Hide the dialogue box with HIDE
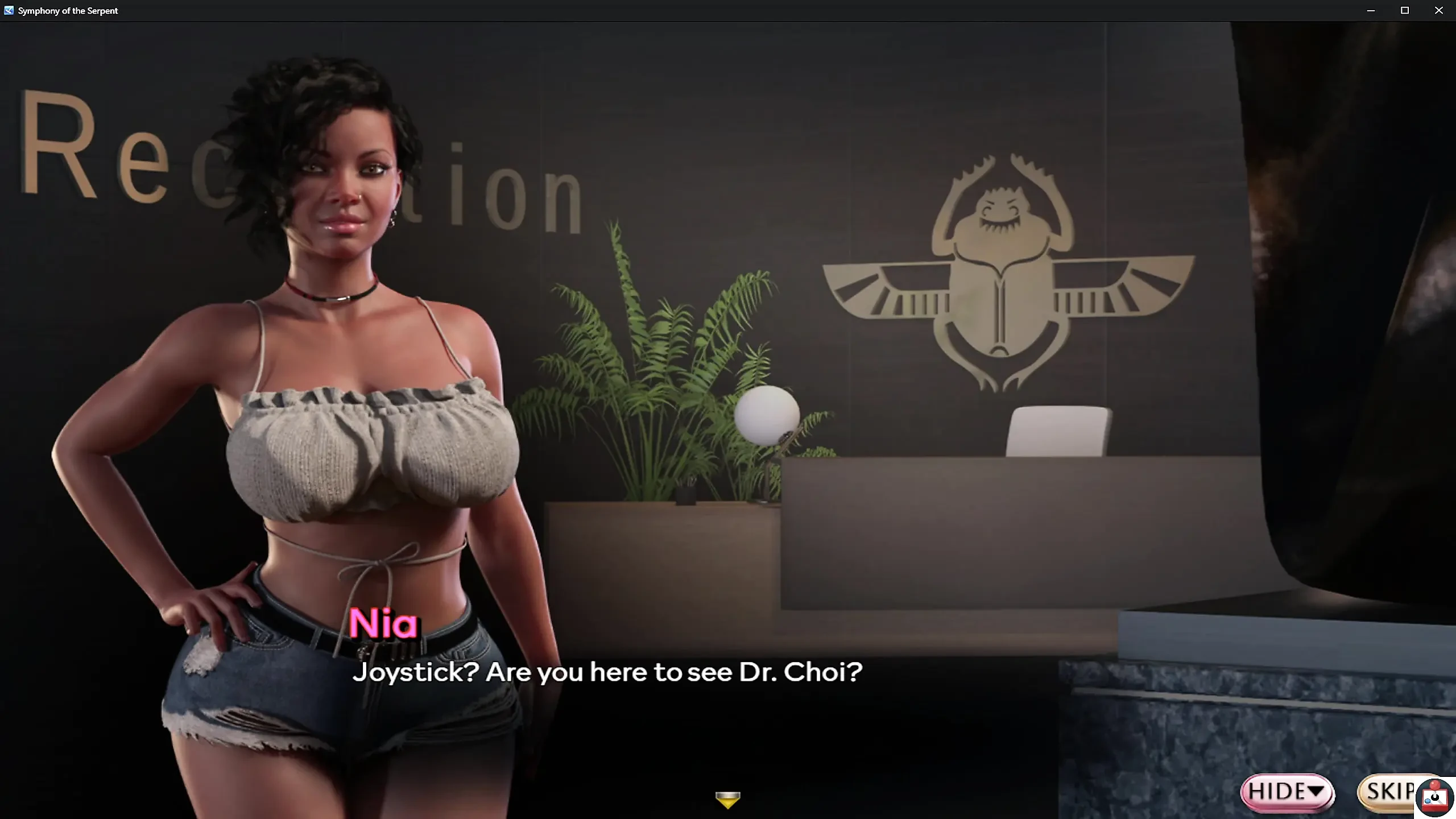The width and height of the screenshot is (1456, 819). click(x=1287, y=792)
